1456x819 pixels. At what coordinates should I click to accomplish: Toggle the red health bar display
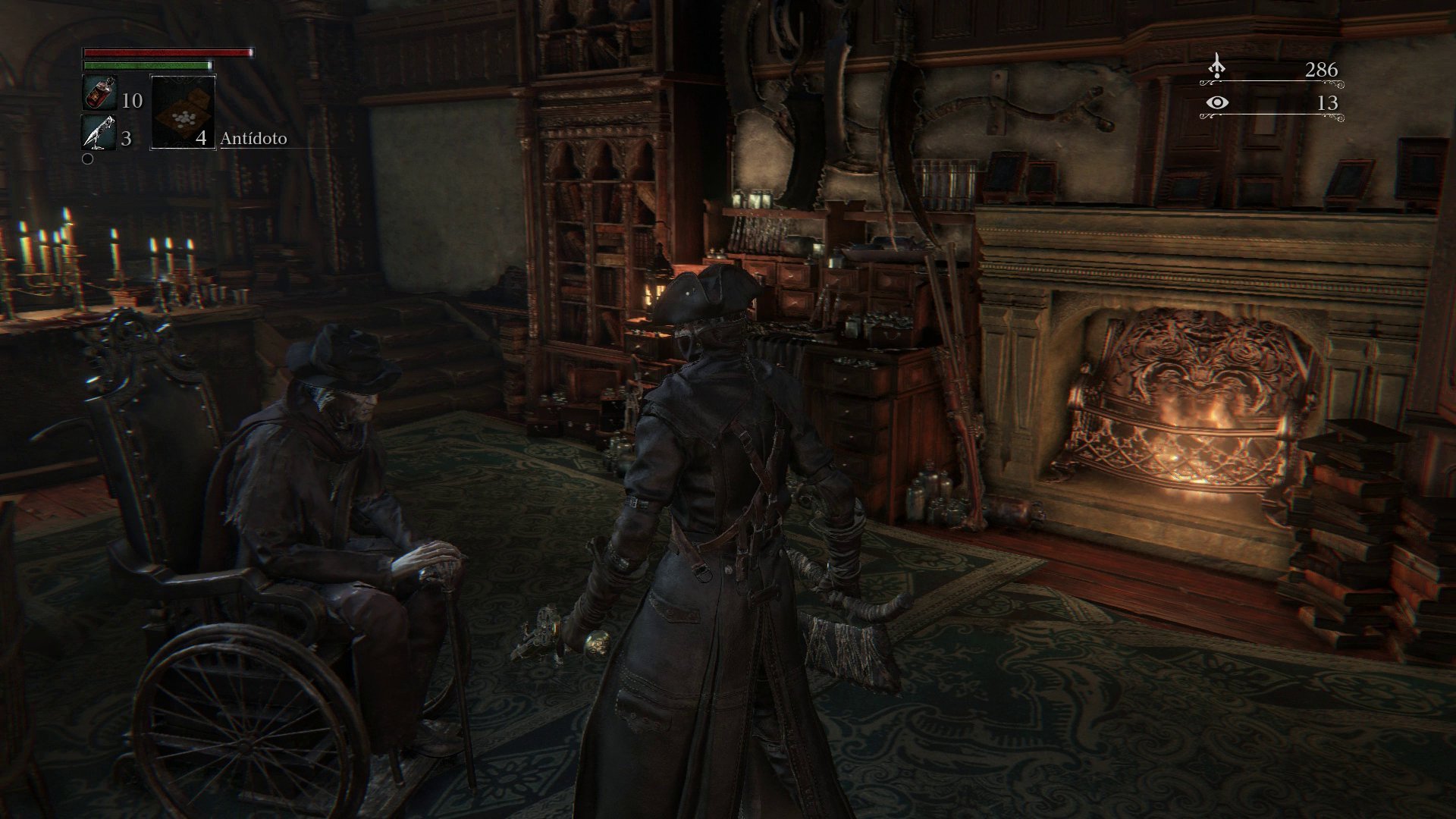(x=165, y=53)
